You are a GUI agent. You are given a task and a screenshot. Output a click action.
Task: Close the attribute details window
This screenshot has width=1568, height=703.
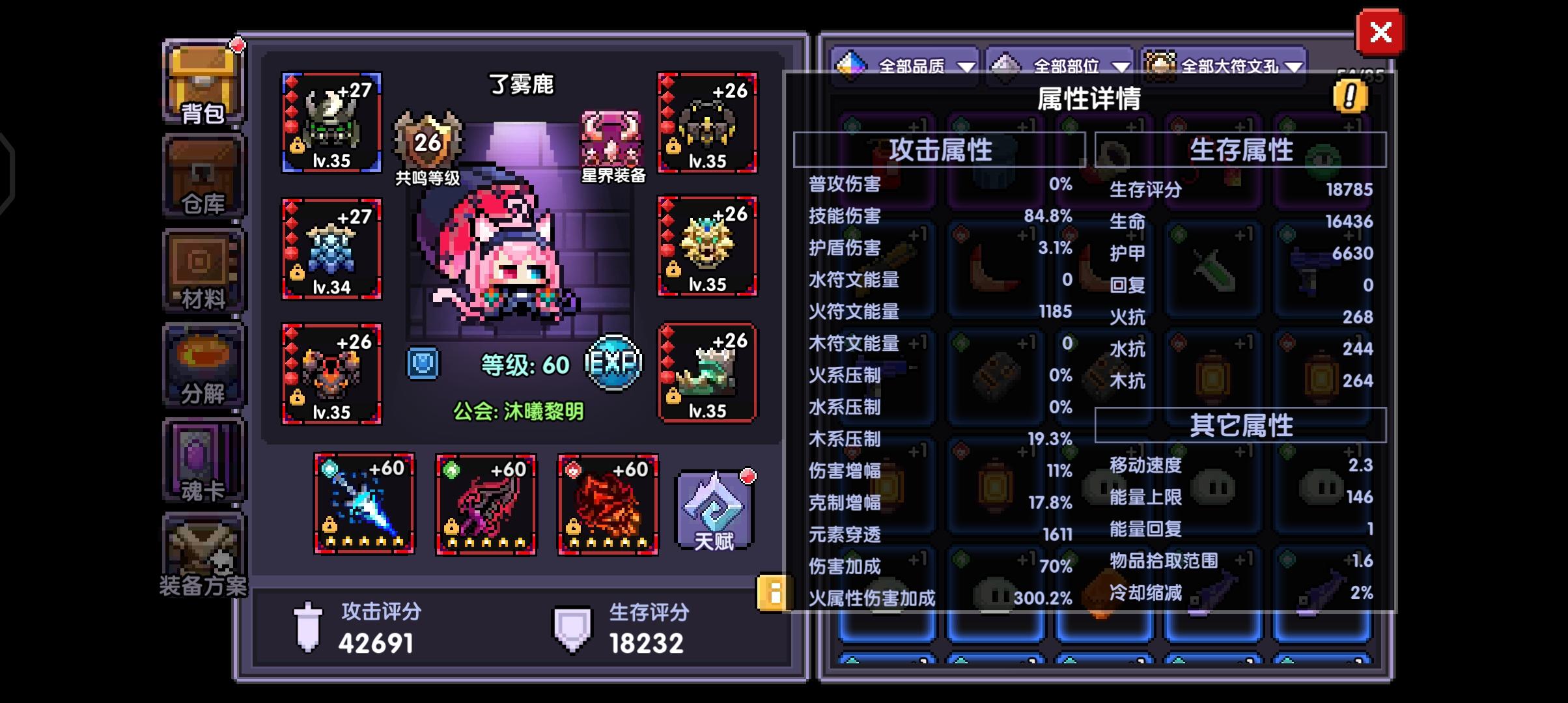point(1382,33)
